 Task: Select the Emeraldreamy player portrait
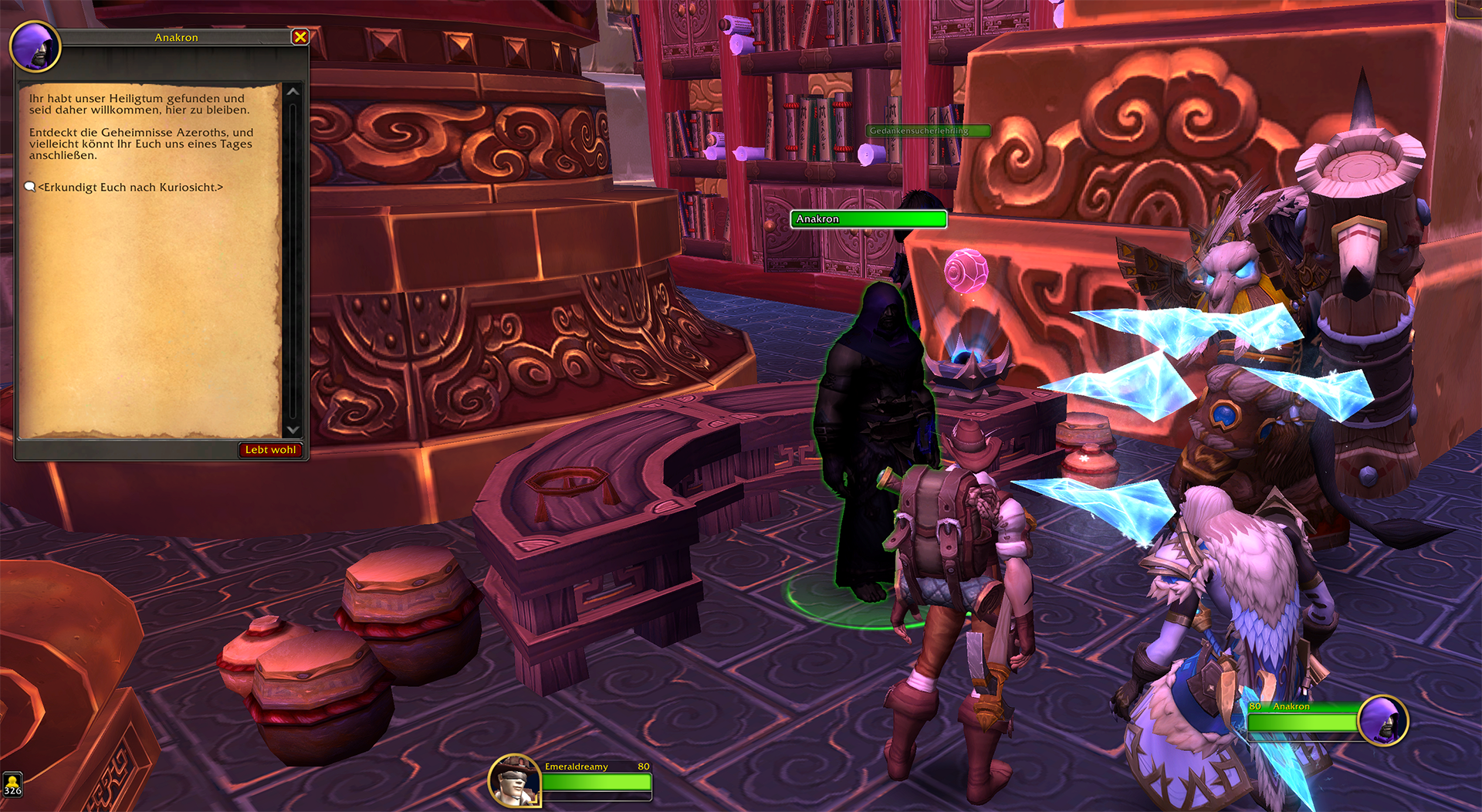[514, 780]
